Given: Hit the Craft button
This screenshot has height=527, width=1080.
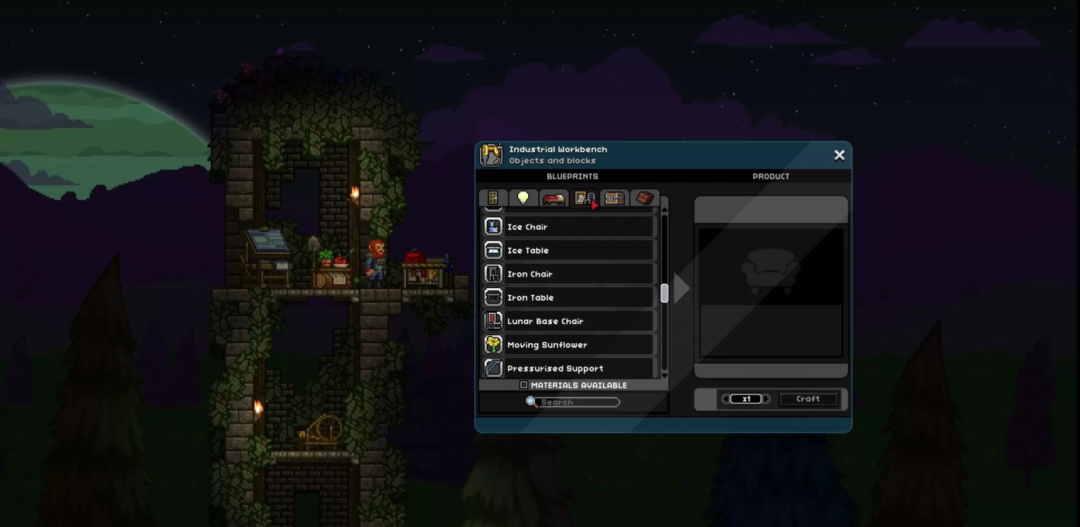Looking at the screenshot, I should (x=808, y=399).
